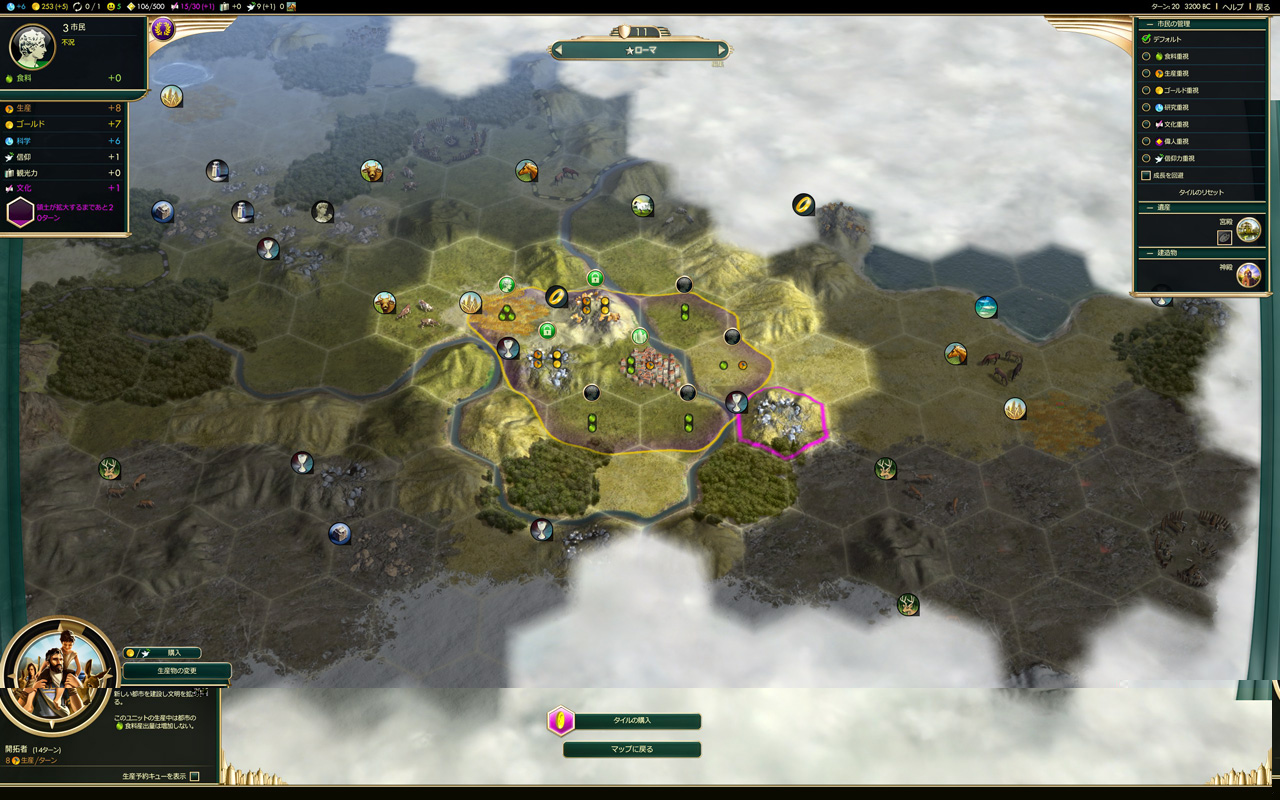Pick 信仰力重視 faith focus
Image resolution: width=1280 pixels, height=800 pixels.
tap(1147, 158)
